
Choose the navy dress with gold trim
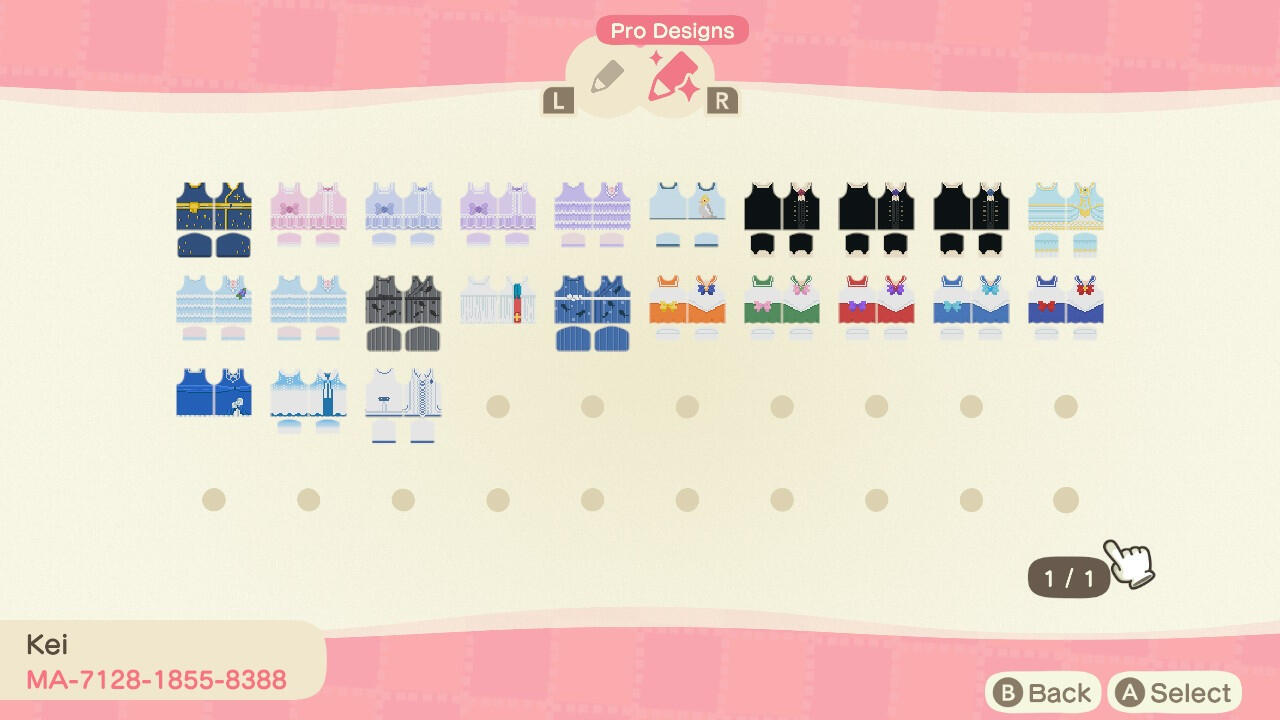click(x=214, y=219)
